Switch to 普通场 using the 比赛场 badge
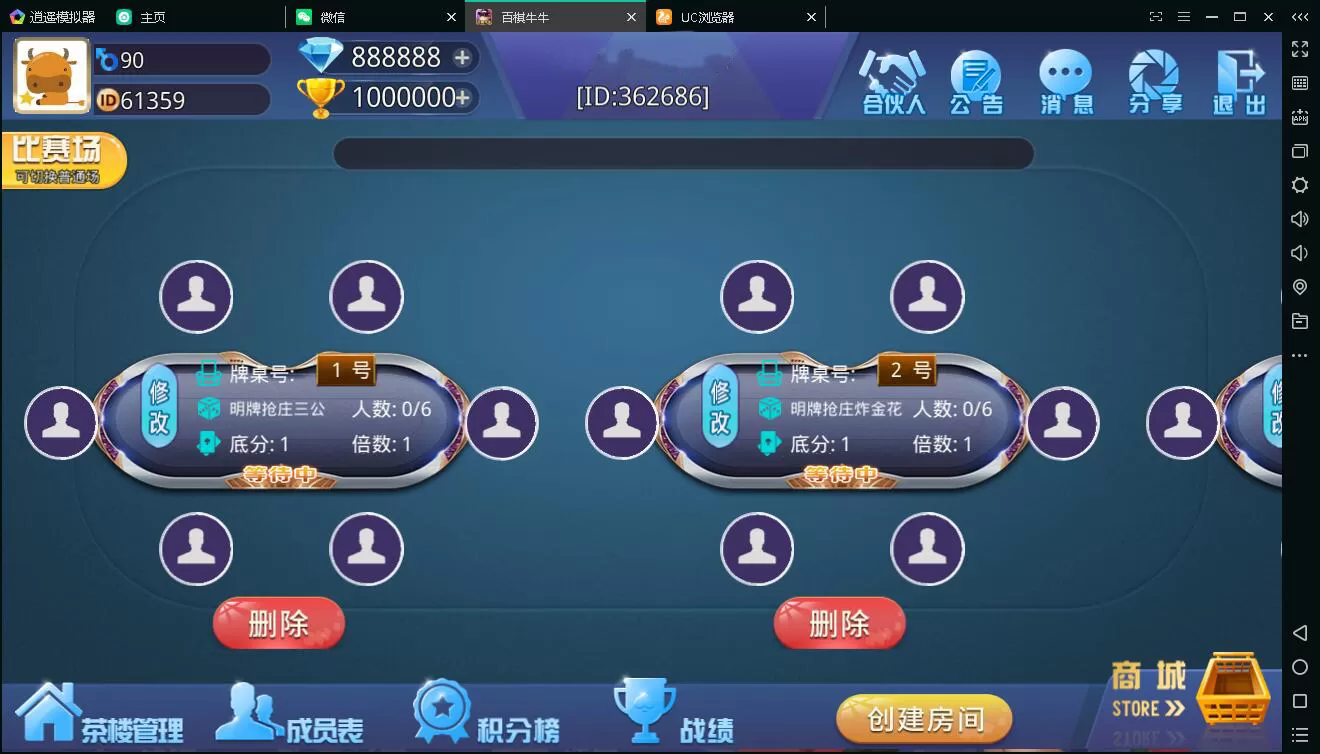 [62, 158]
